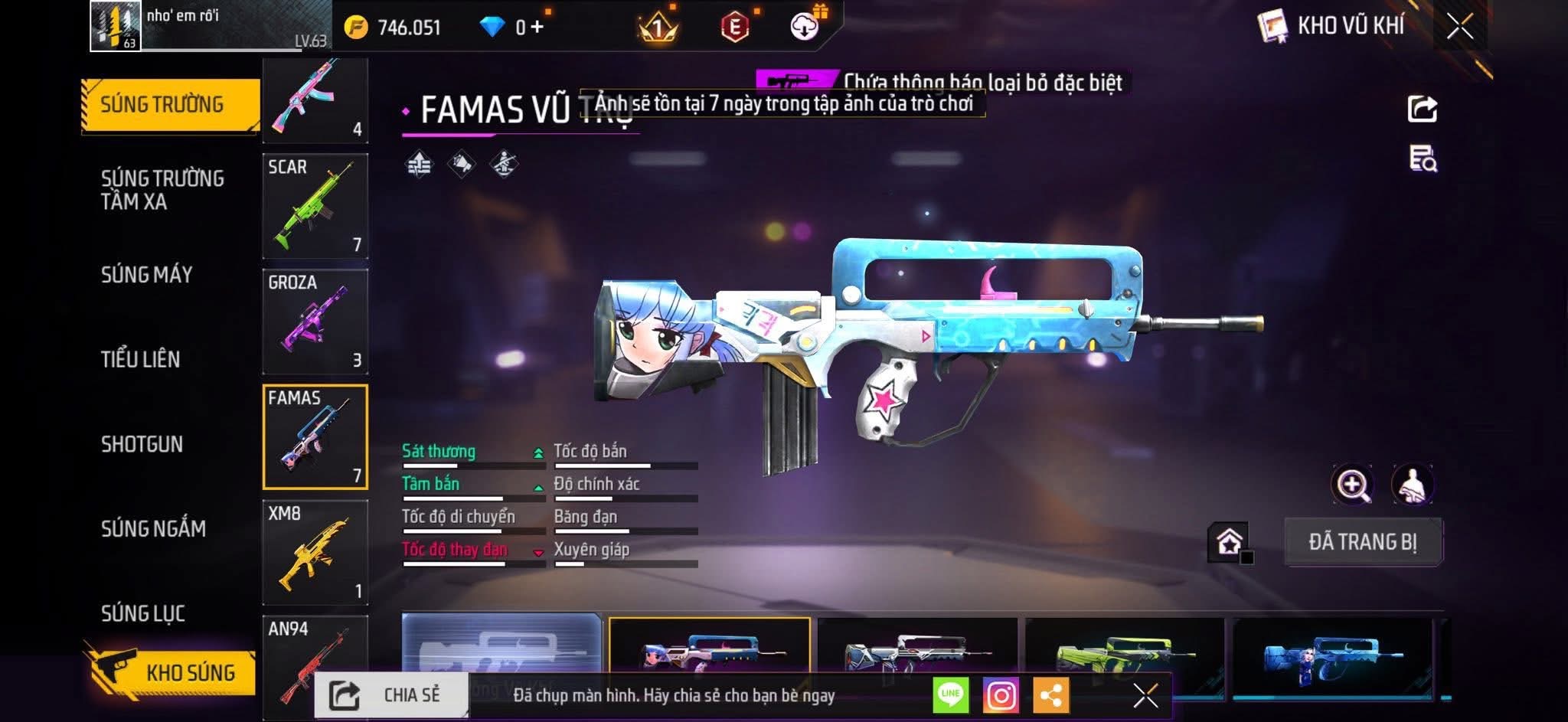Select the Tiểu Liên category

click(140, 359)
